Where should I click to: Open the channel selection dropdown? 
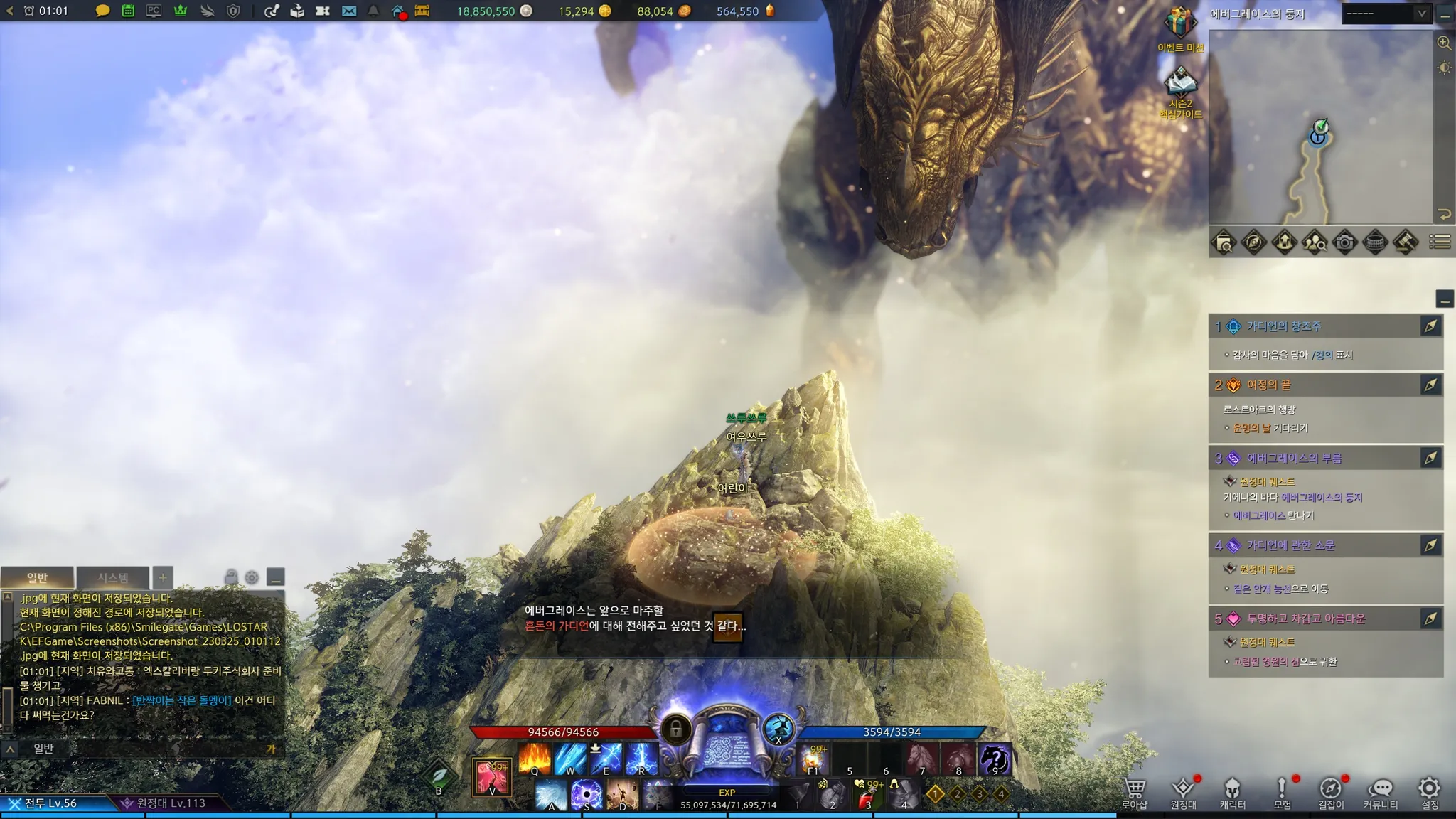coord(1386,14)
